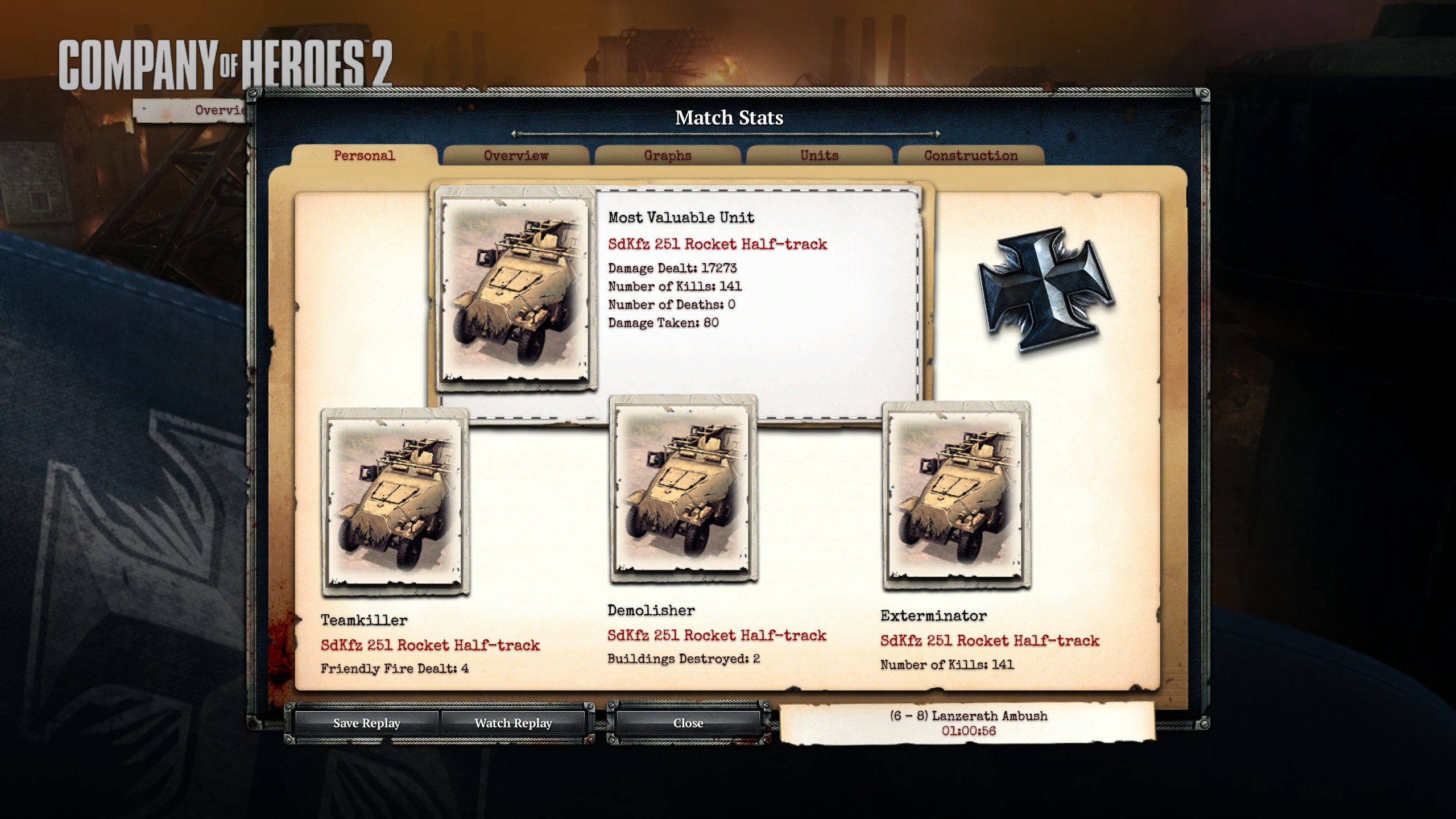View the Construction tab
The image size is (1456, 819).
tap(970, 155)
